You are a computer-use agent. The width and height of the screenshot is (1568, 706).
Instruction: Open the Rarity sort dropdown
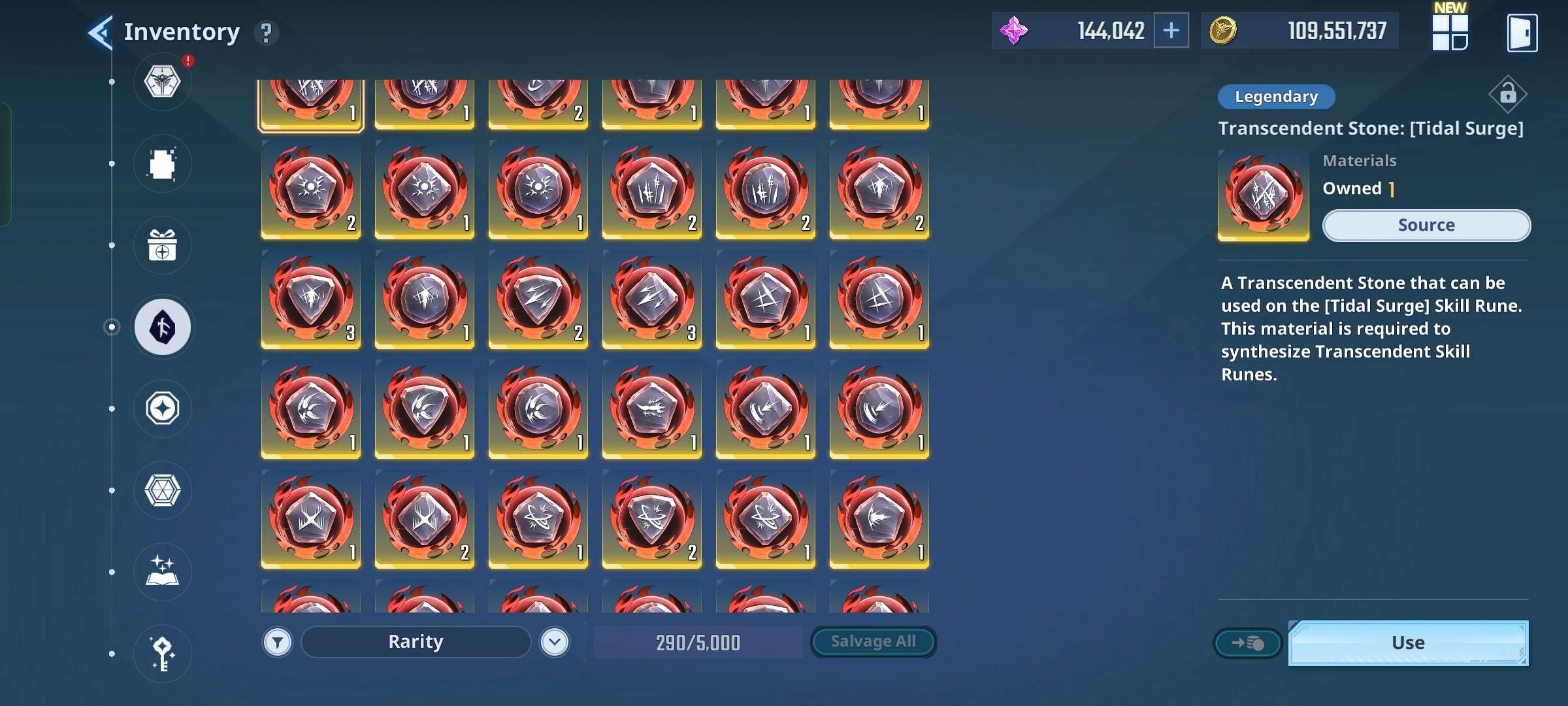pyautogui.click(x=416, y=642)
